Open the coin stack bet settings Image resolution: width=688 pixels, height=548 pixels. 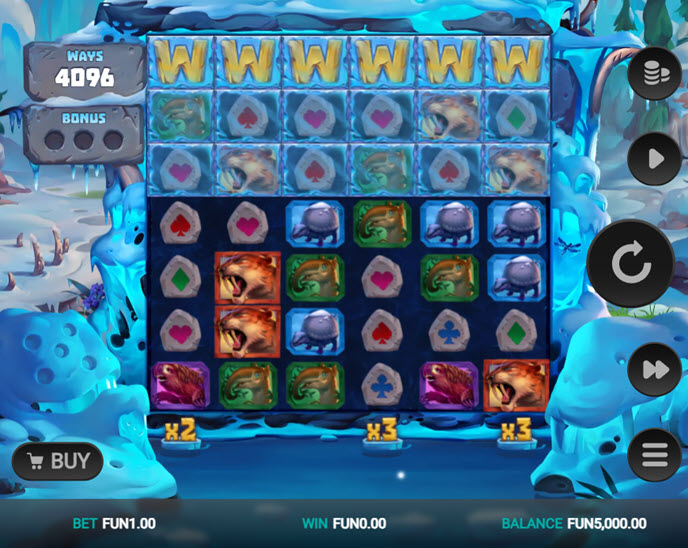[655, 71]
